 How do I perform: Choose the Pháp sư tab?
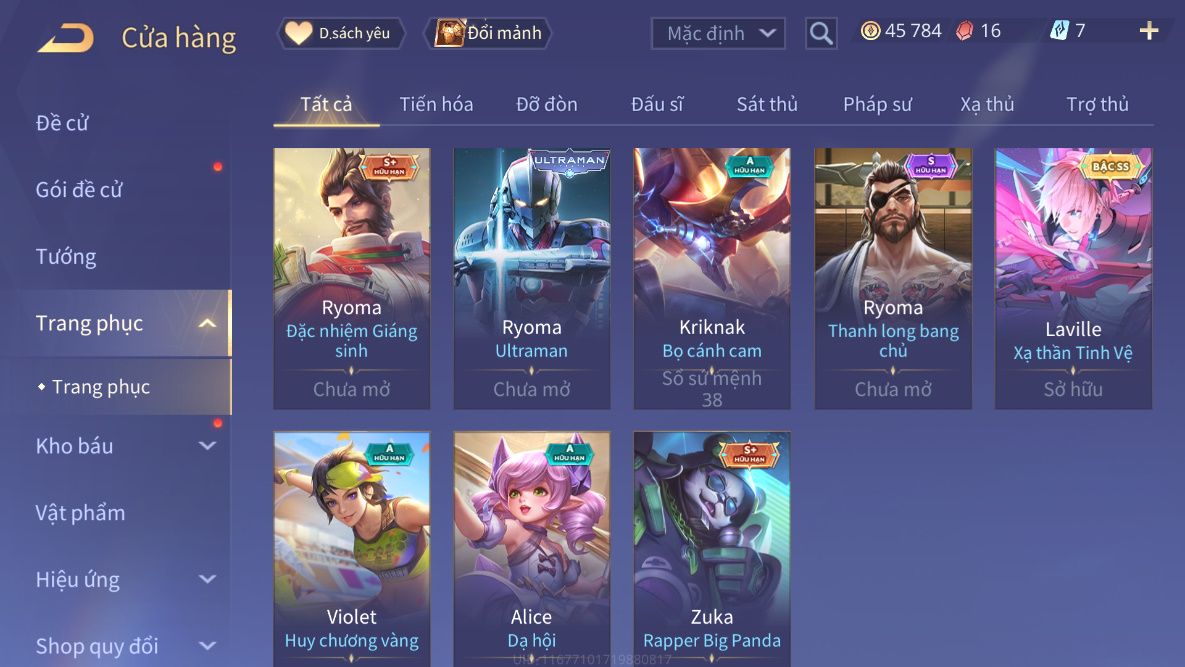[877, 104]
